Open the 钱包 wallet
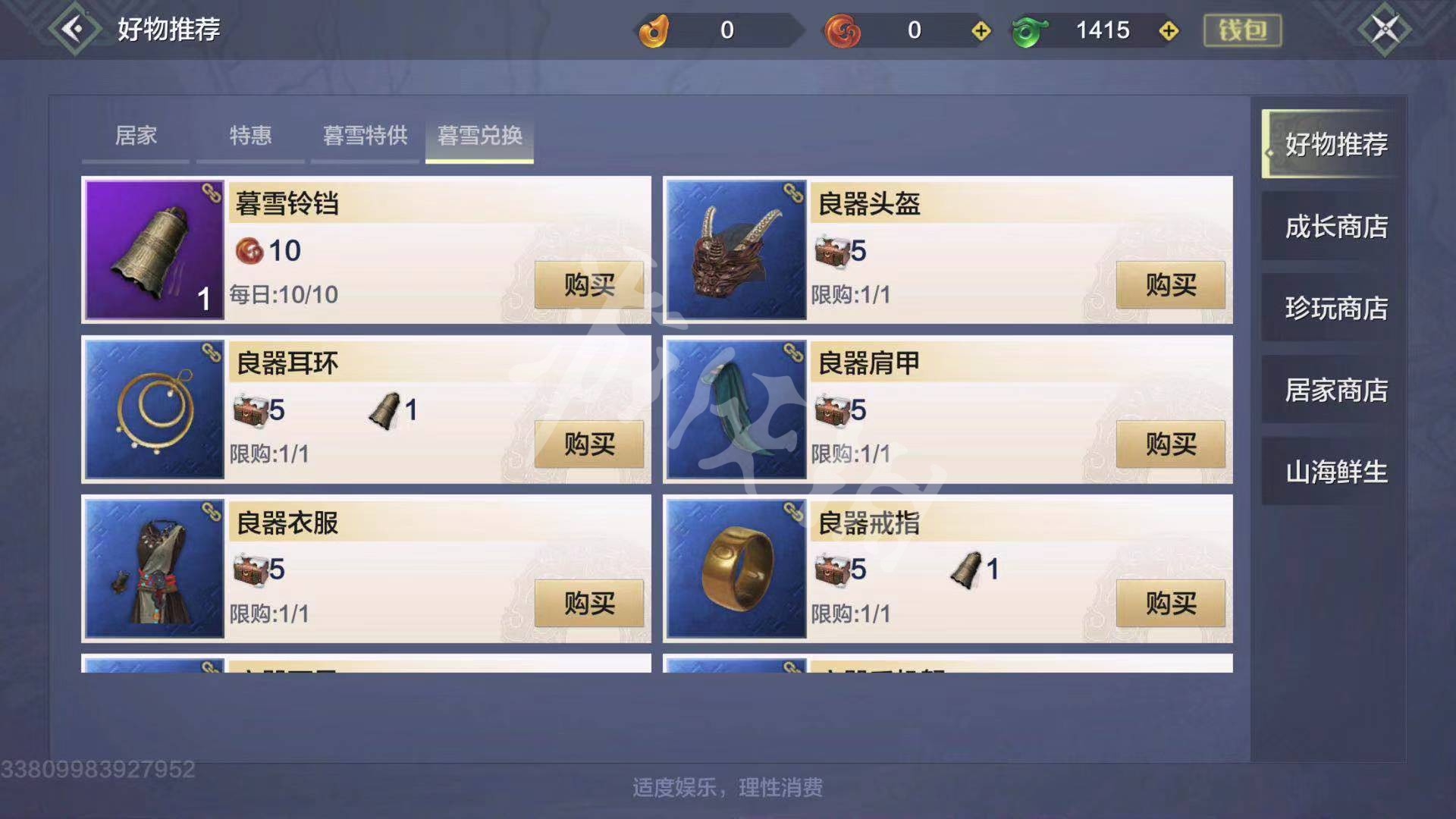The height and width of the screenshot is (819, 1456). (x=1242, y=32)
